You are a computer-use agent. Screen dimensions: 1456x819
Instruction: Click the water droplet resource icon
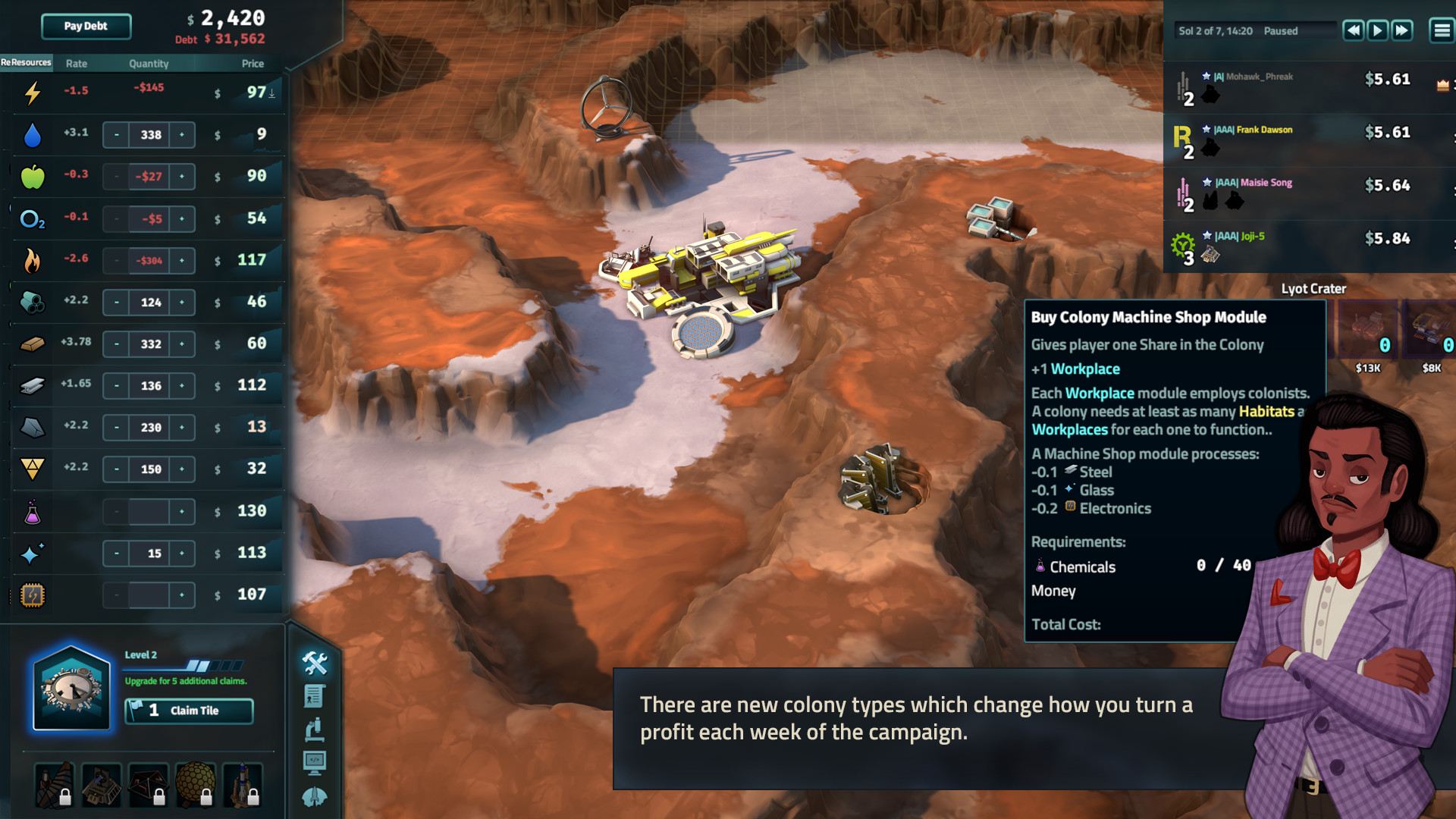tap(31, 134)
